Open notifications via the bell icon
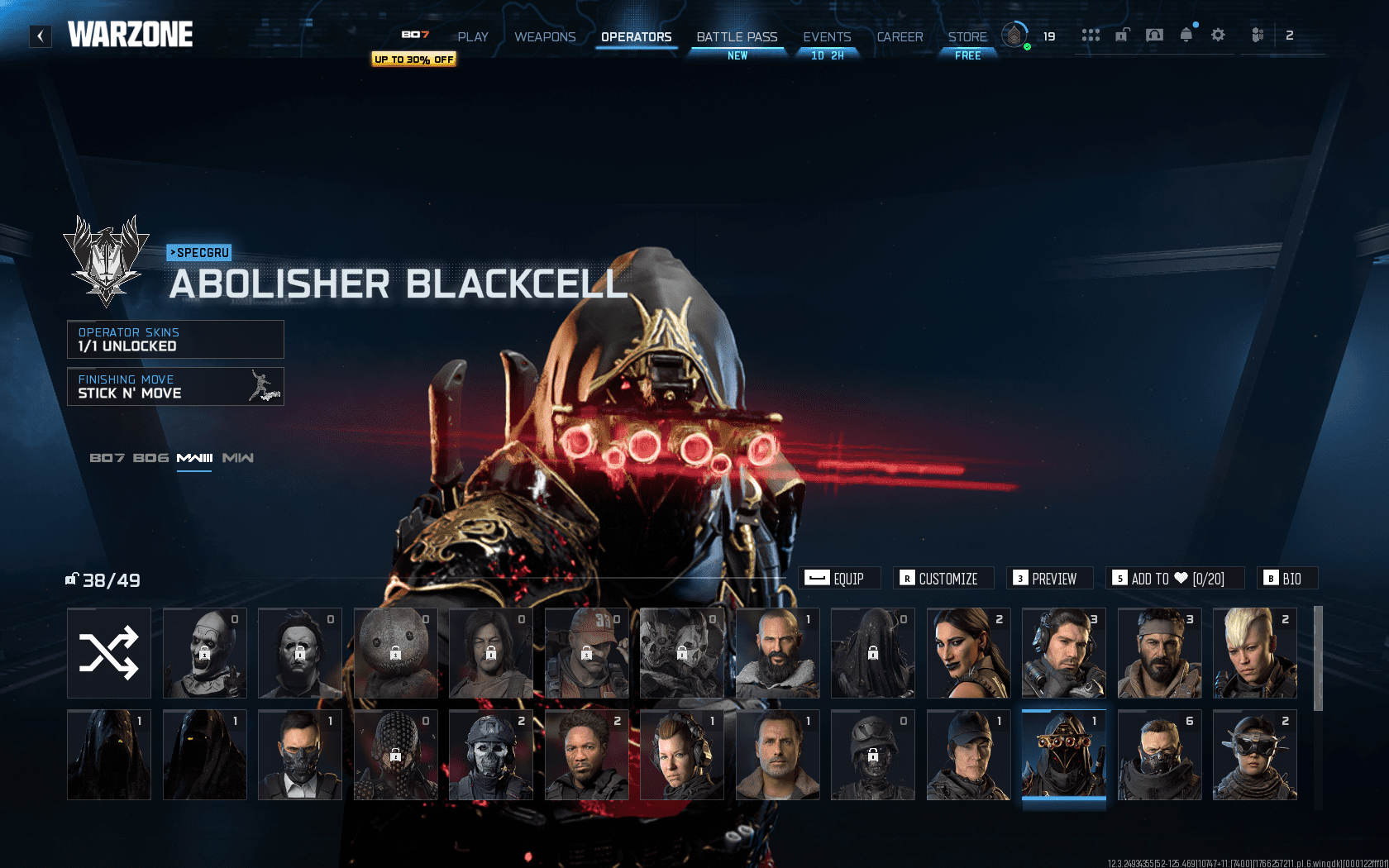 (1186, 35)
